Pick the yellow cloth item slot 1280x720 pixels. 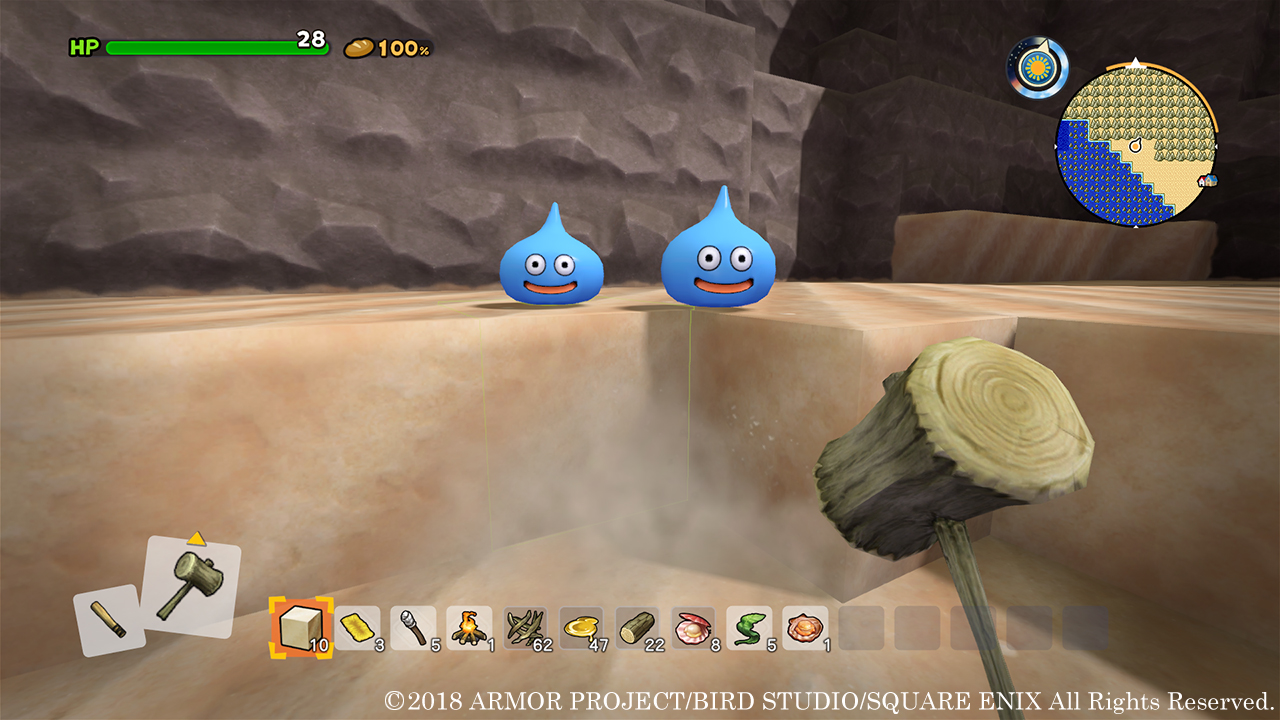(x=357, y=628)
